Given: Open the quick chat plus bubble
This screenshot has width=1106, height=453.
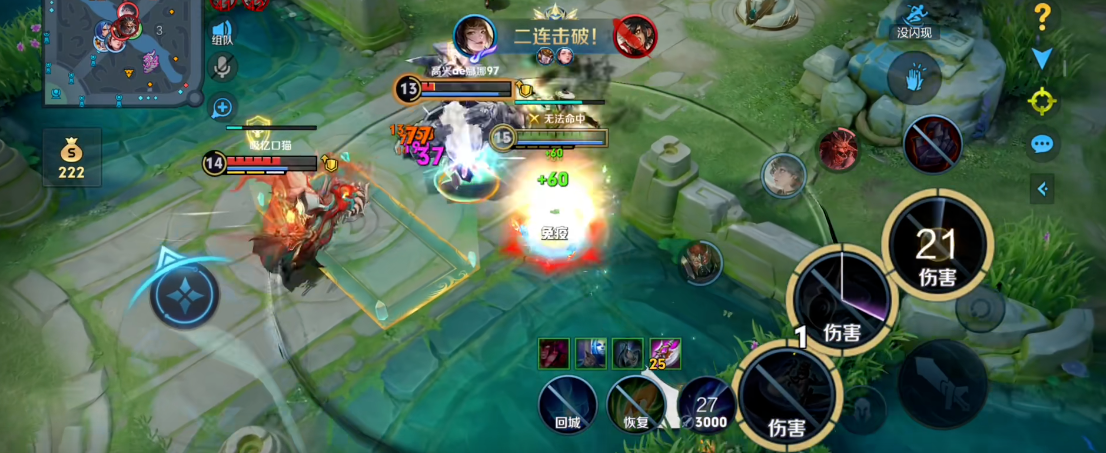Looking at the screenshot, I should (222, 106).
